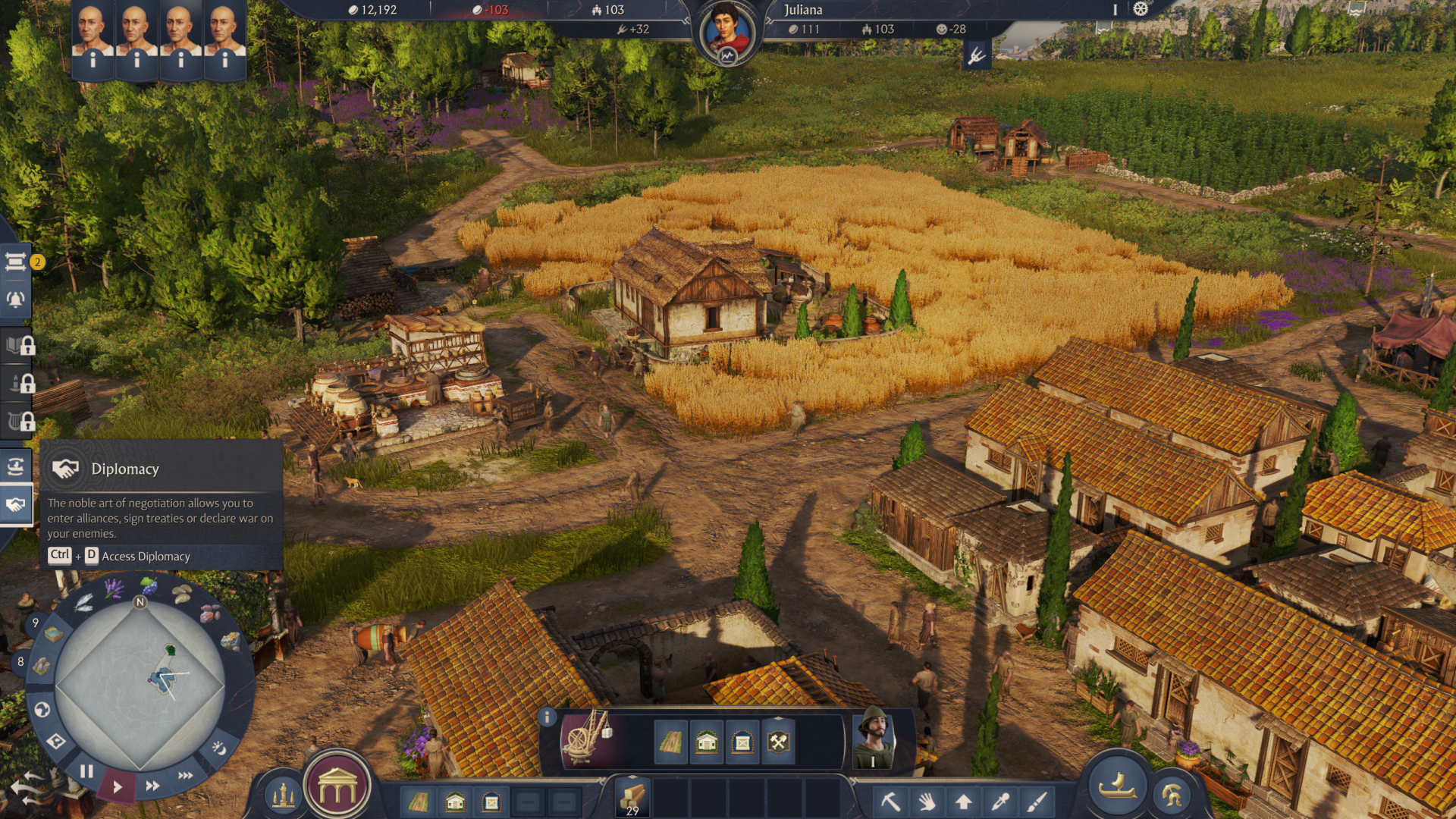The width and height of the screenshot is (1456, 819).
Task: Set game speed to normal play
Action: pyautogui.click(x=117, y=786)
